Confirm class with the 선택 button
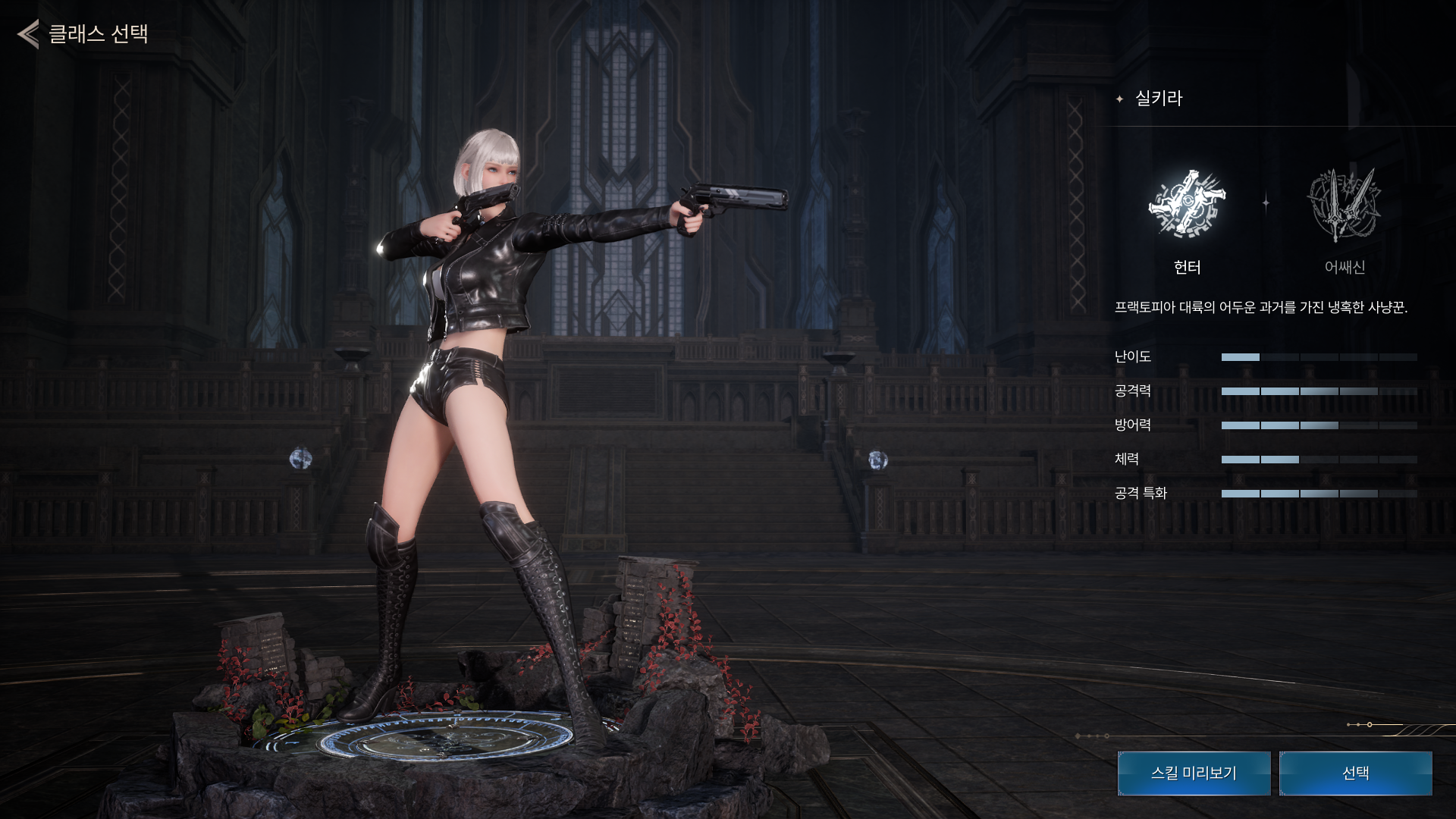1456x819 pixels. point(1355,773)
